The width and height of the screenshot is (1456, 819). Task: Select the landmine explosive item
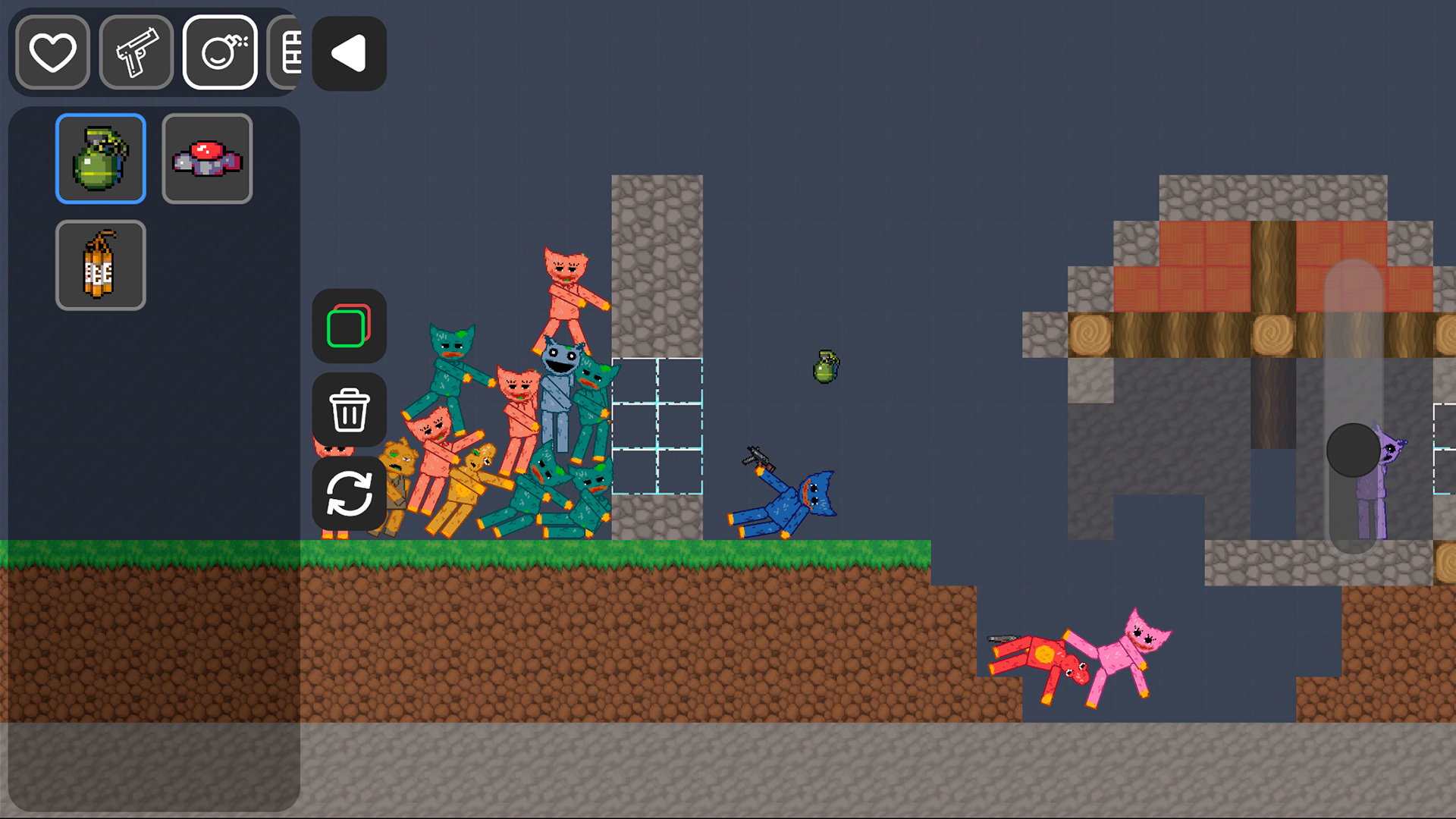pyautogui.click(x=207, y=158)
